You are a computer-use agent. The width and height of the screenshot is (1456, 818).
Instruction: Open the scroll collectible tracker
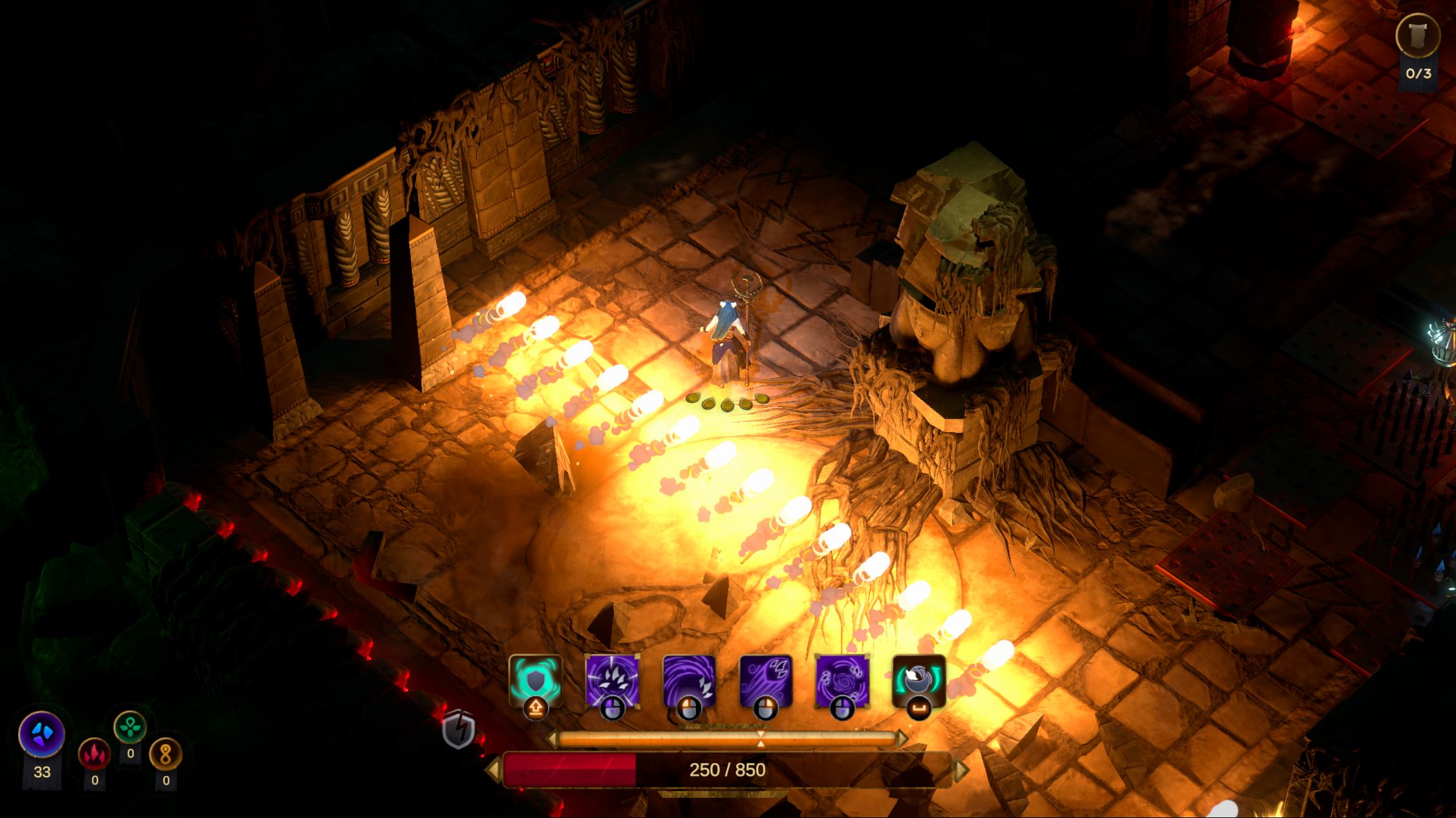pos(1418,36)
